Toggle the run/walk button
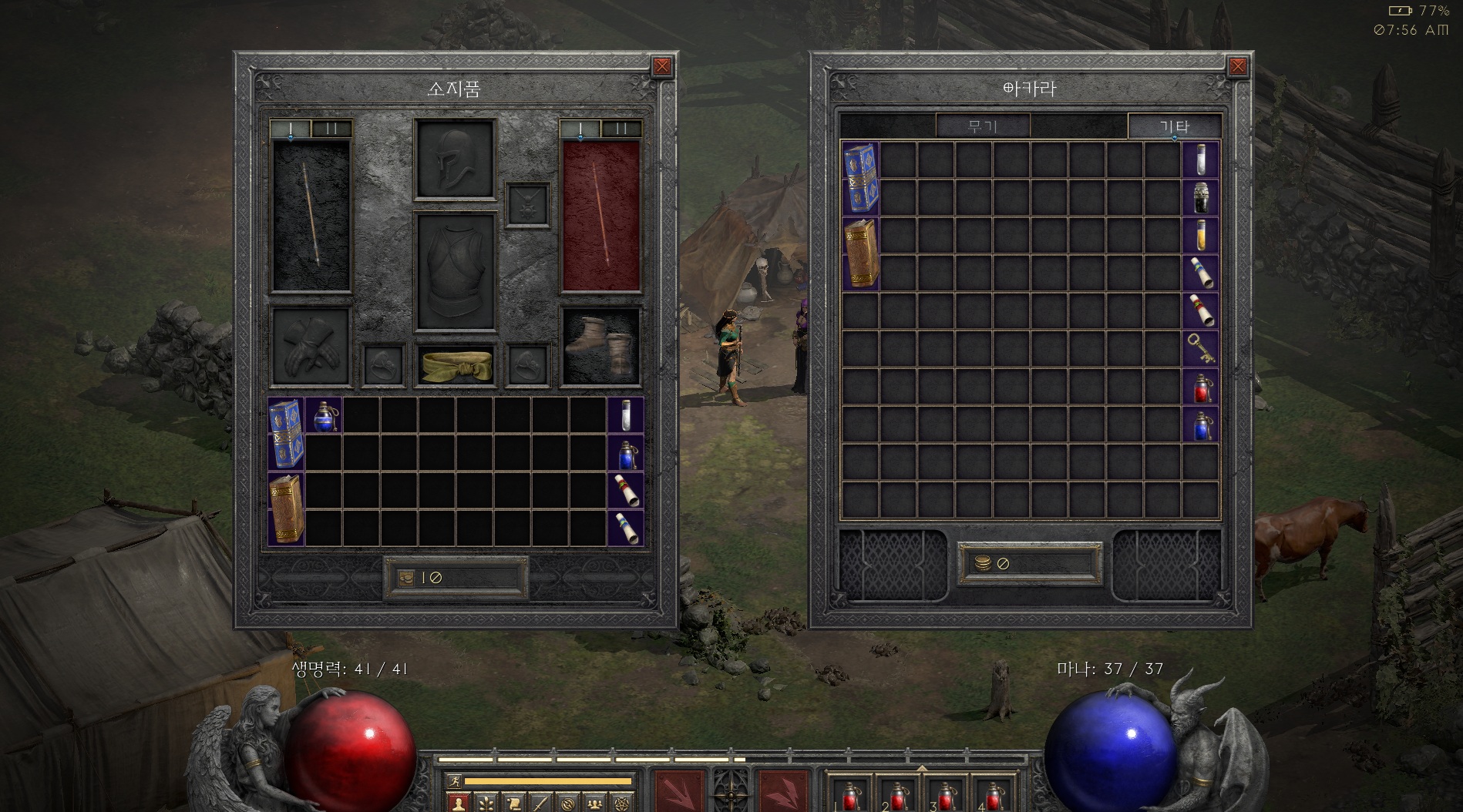Screen dimensions: 1463x812 (x=454, y=781)
